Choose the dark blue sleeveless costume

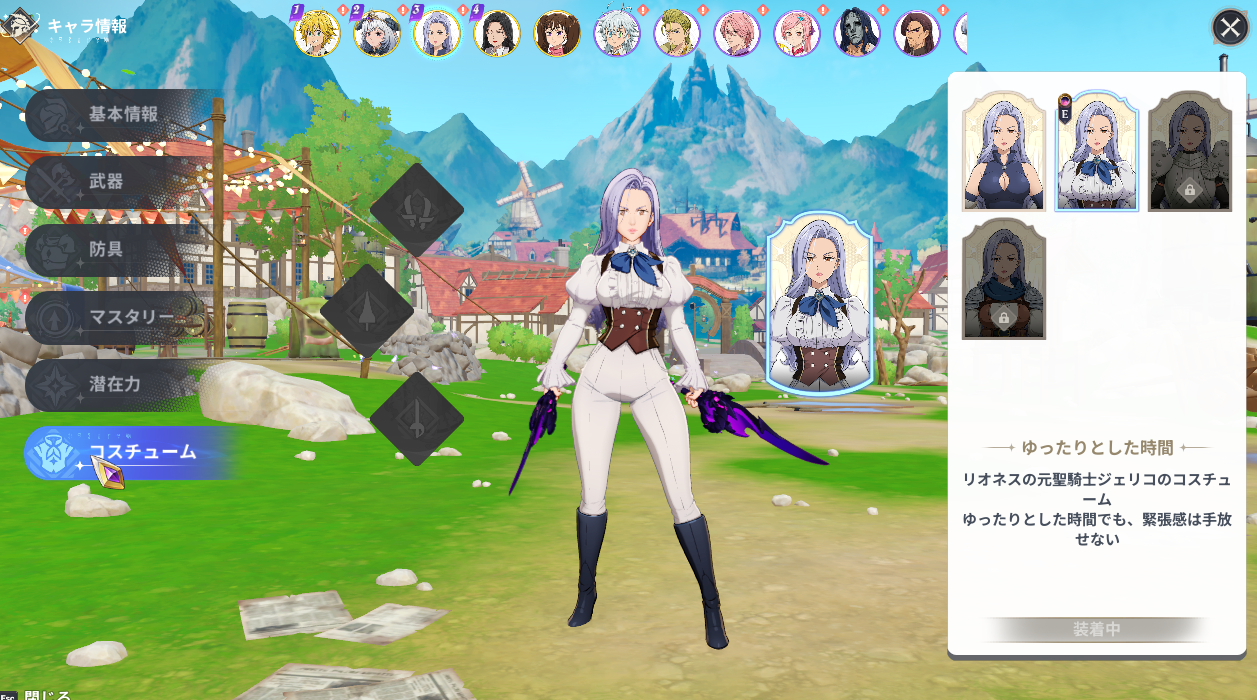click(x=1003, y=151)
